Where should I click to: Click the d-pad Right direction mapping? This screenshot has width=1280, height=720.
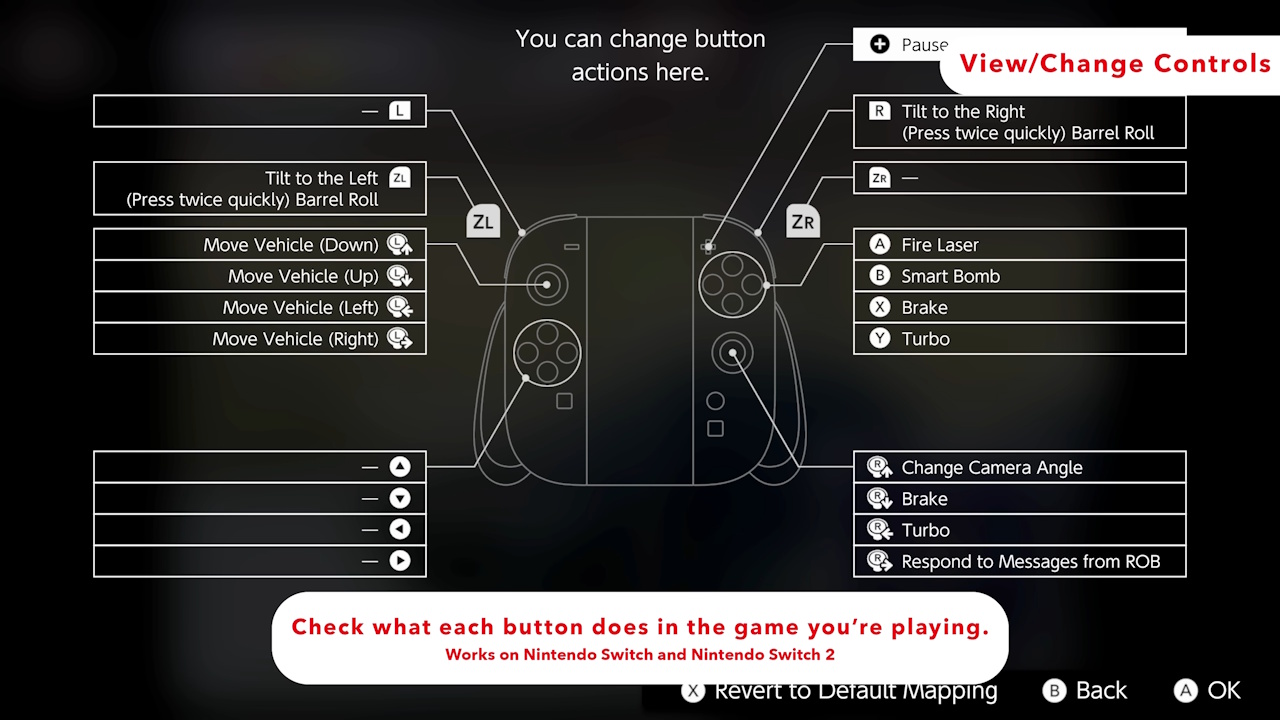(259, 561)
